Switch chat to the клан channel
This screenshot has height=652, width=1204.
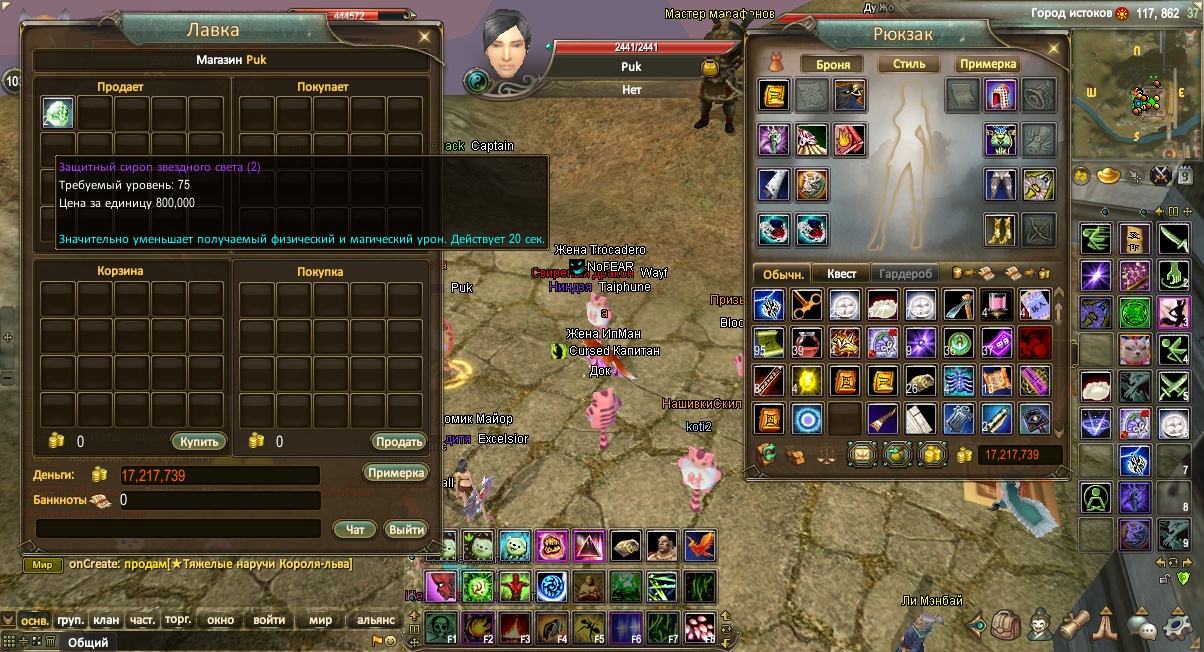click(x=106, y=620)
